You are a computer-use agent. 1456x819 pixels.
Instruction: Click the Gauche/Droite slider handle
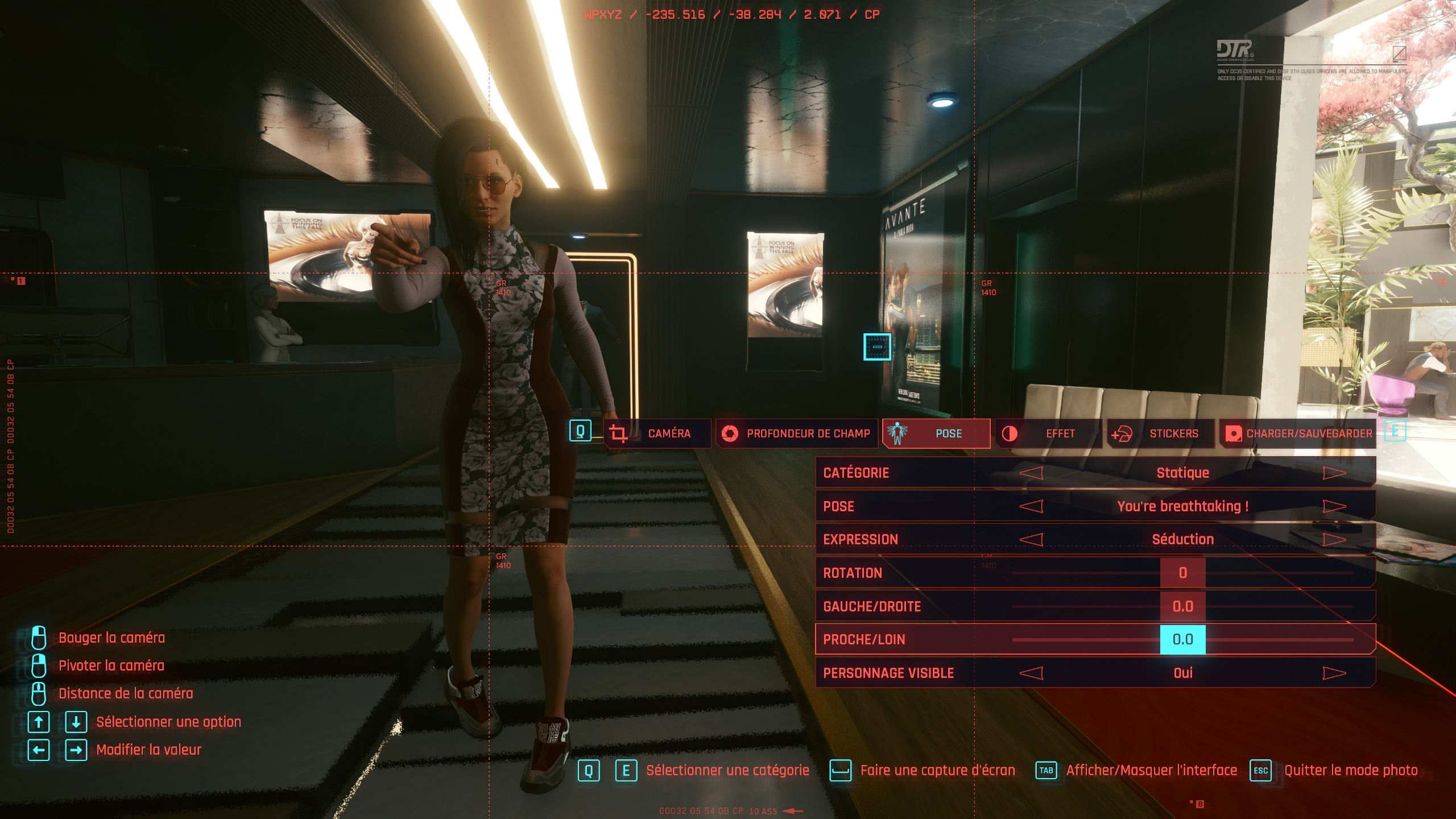coord(1182,606)
